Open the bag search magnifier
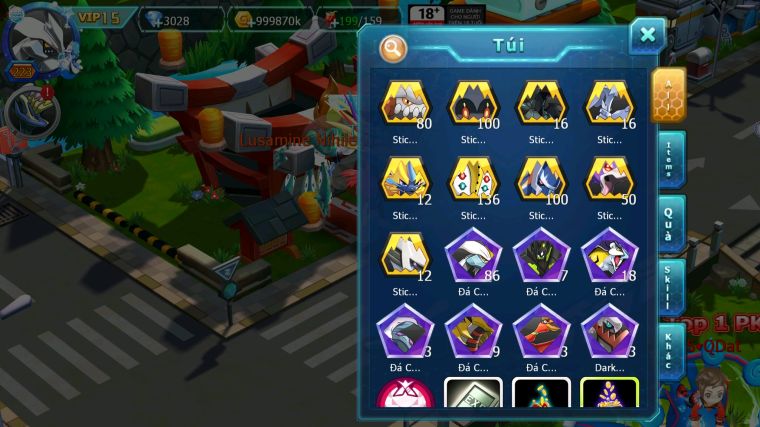Viewport: 760px width, 427px height. tap(393, 47)
